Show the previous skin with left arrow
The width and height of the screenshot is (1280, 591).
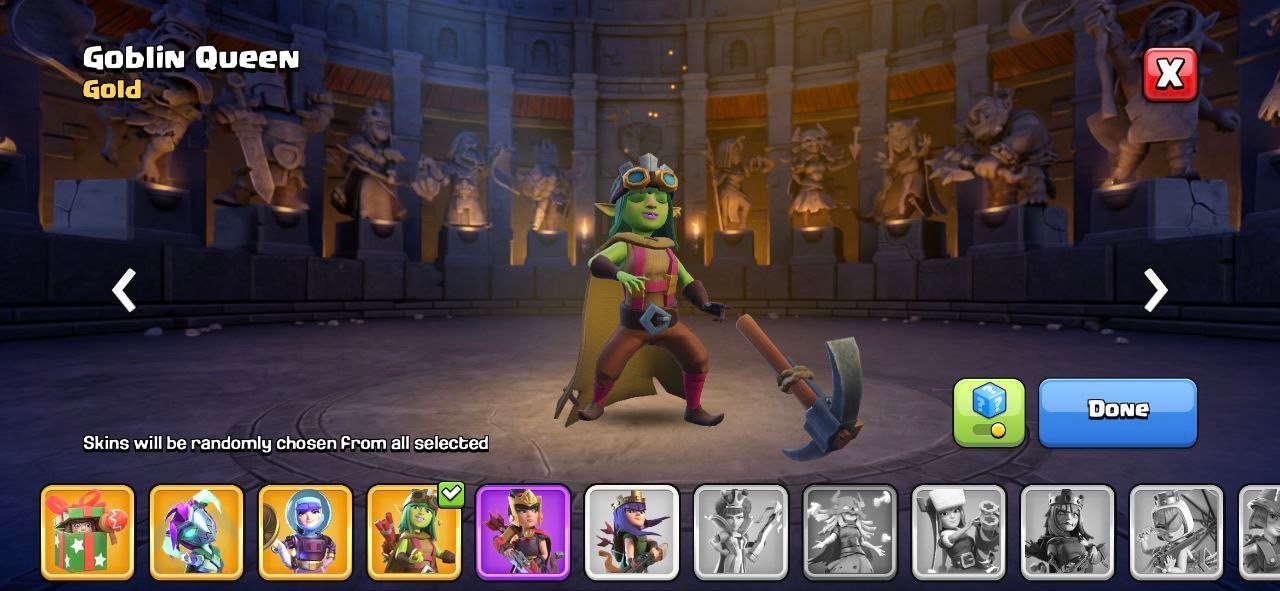click(124, 291)
